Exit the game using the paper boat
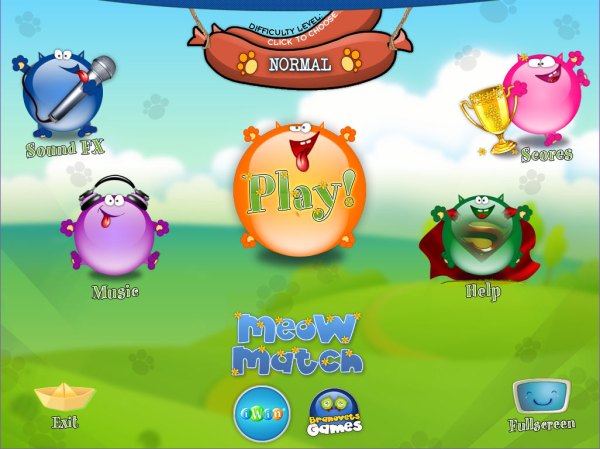Screen dimensions: 600x449 tap(64, 398)
